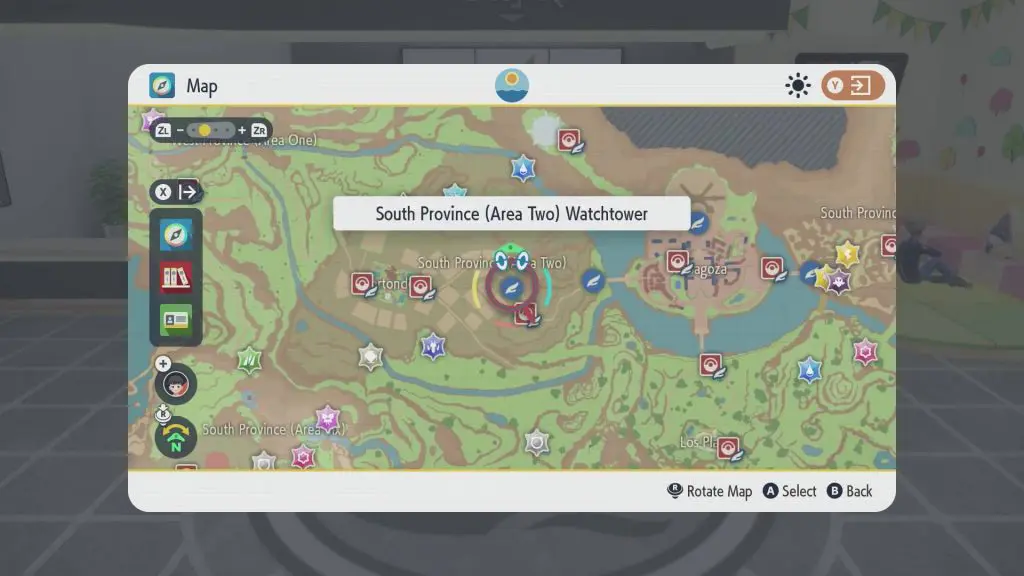This screenshot has height=576, width=1024.
Task: Click the sun weather icon in header
Action: point(797,86)
